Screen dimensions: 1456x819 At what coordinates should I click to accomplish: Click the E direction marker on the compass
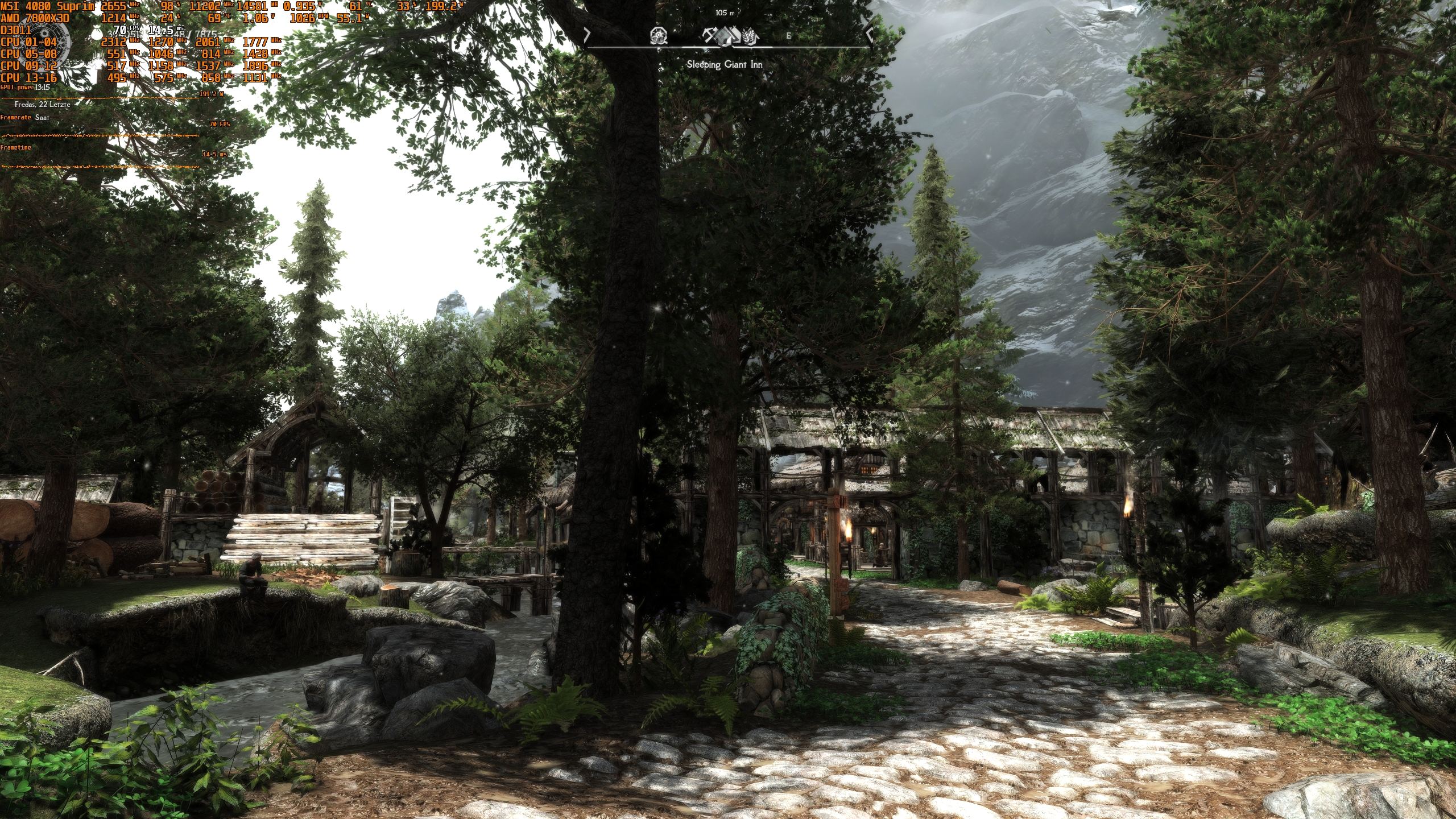pos(788,35)
